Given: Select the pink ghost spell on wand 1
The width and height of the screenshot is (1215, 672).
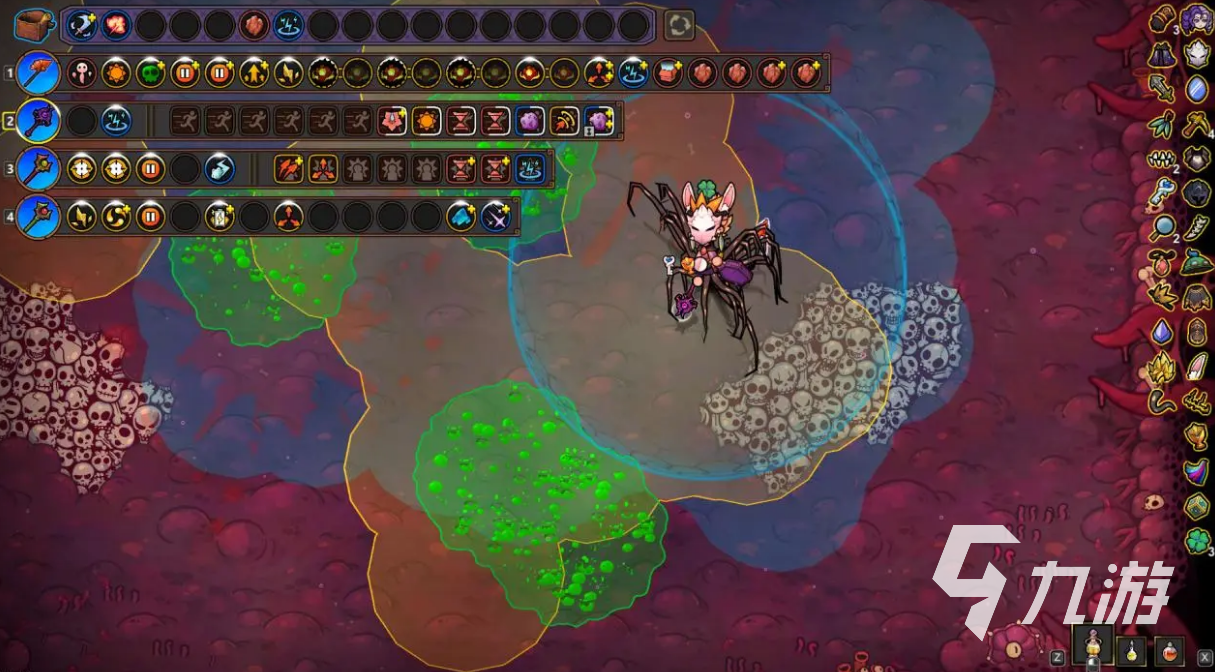Looking at the screenshot, I should coord(82,73).
